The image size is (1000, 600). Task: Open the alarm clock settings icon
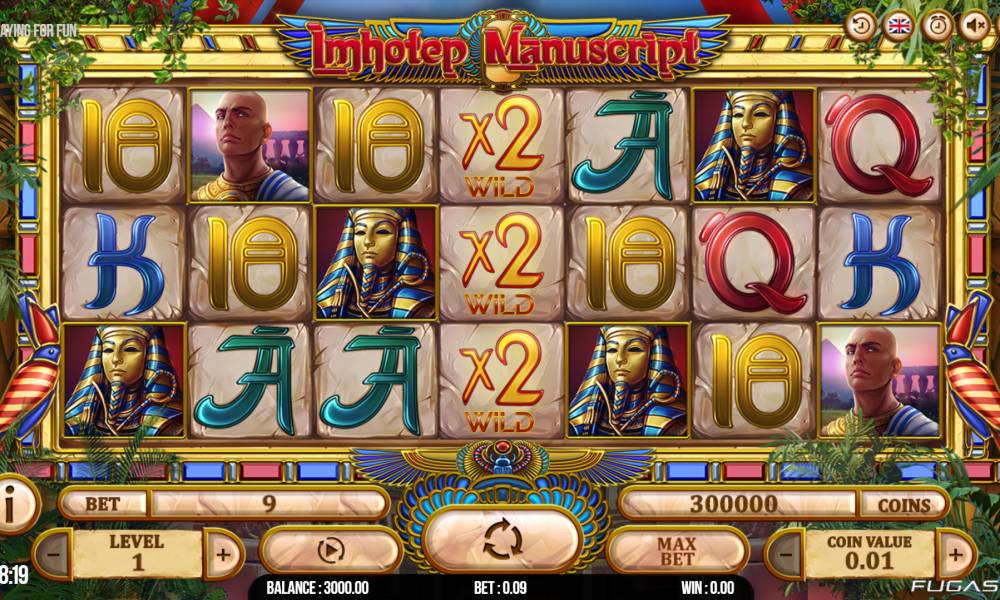(x=936, y=25)
